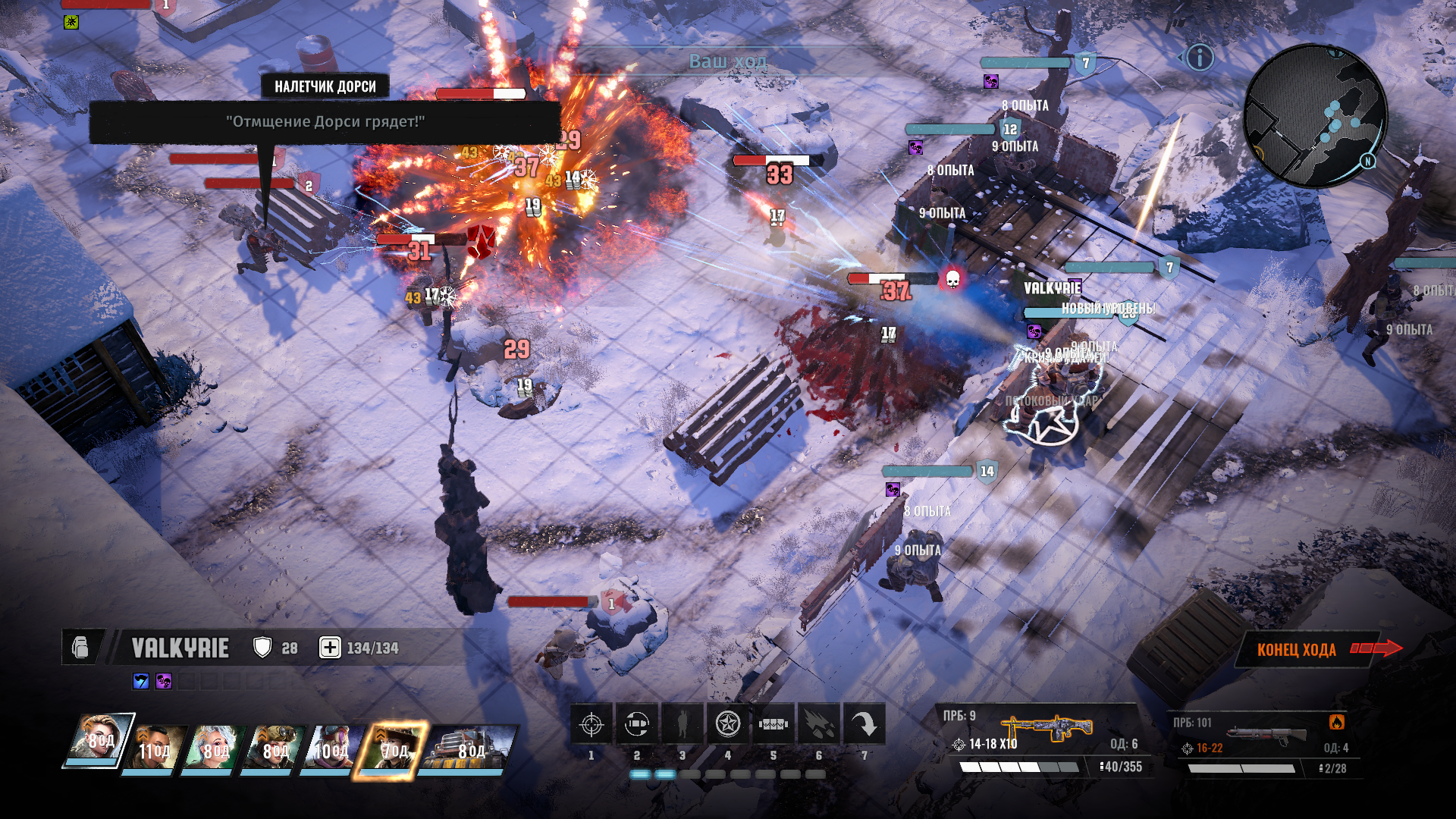Image resolution: width=1456 pixels, height=819 pixels.
Task: Open the circular minimap
Action: pos(1316,115)
